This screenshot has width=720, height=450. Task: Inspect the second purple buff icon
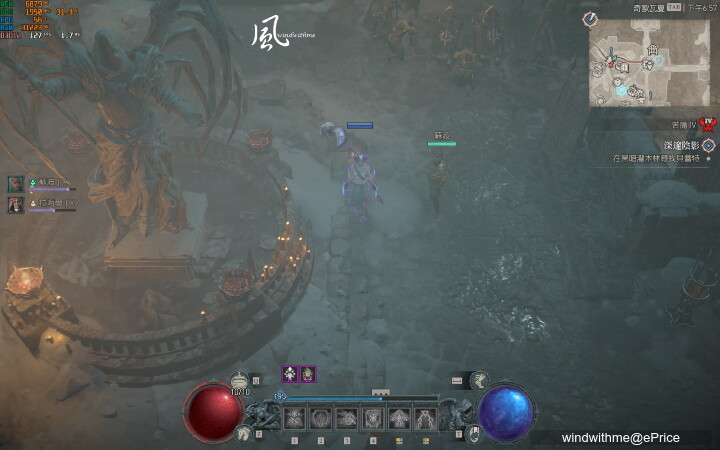(308, 374)
